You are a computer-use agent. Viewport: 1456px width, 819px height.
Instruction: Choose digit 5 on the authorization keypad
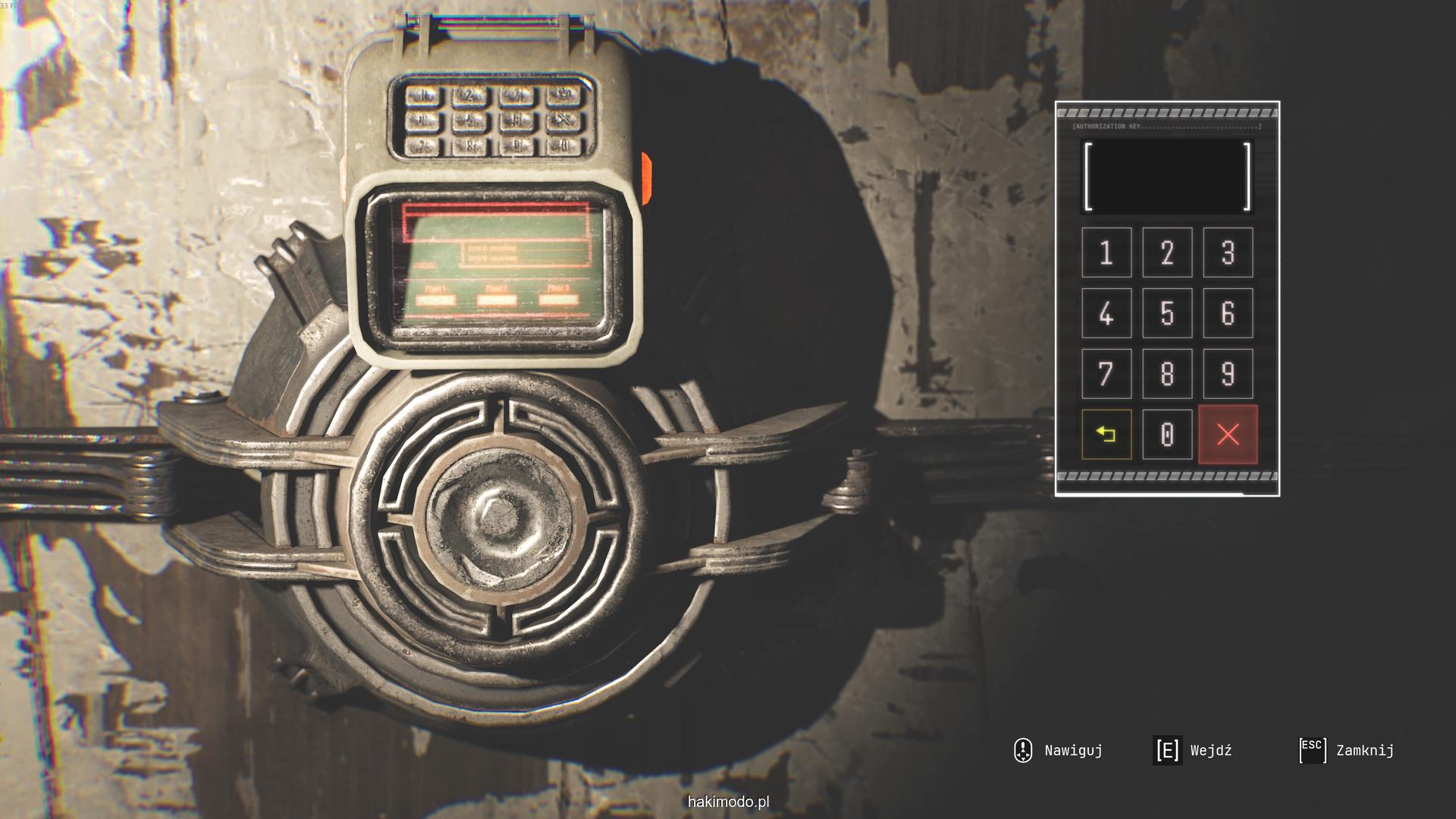coord(1167,313)
